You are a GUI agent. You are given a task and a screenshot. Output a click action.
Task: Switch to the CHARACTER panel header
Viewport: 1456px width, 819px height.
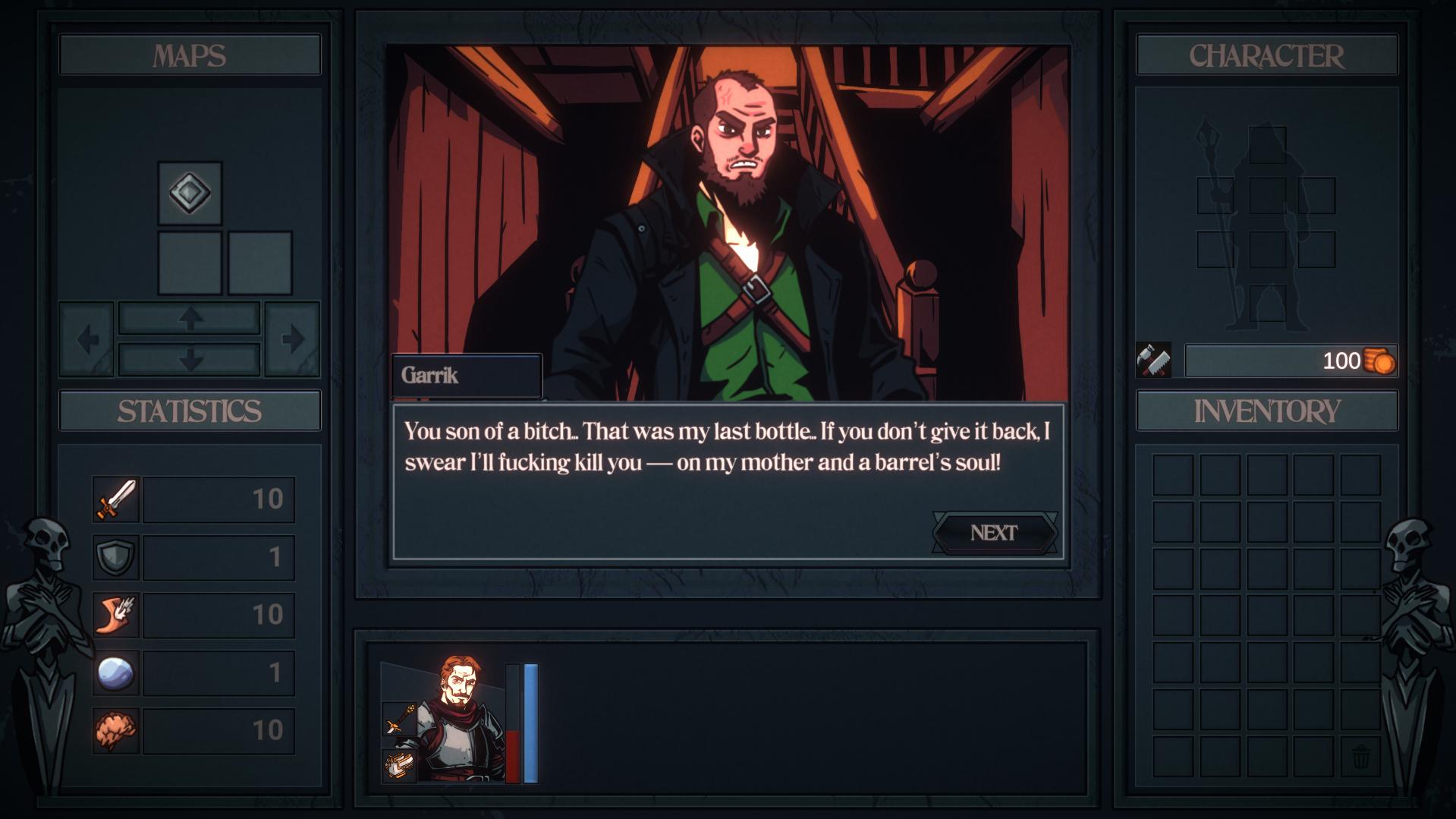[1266, 55]
